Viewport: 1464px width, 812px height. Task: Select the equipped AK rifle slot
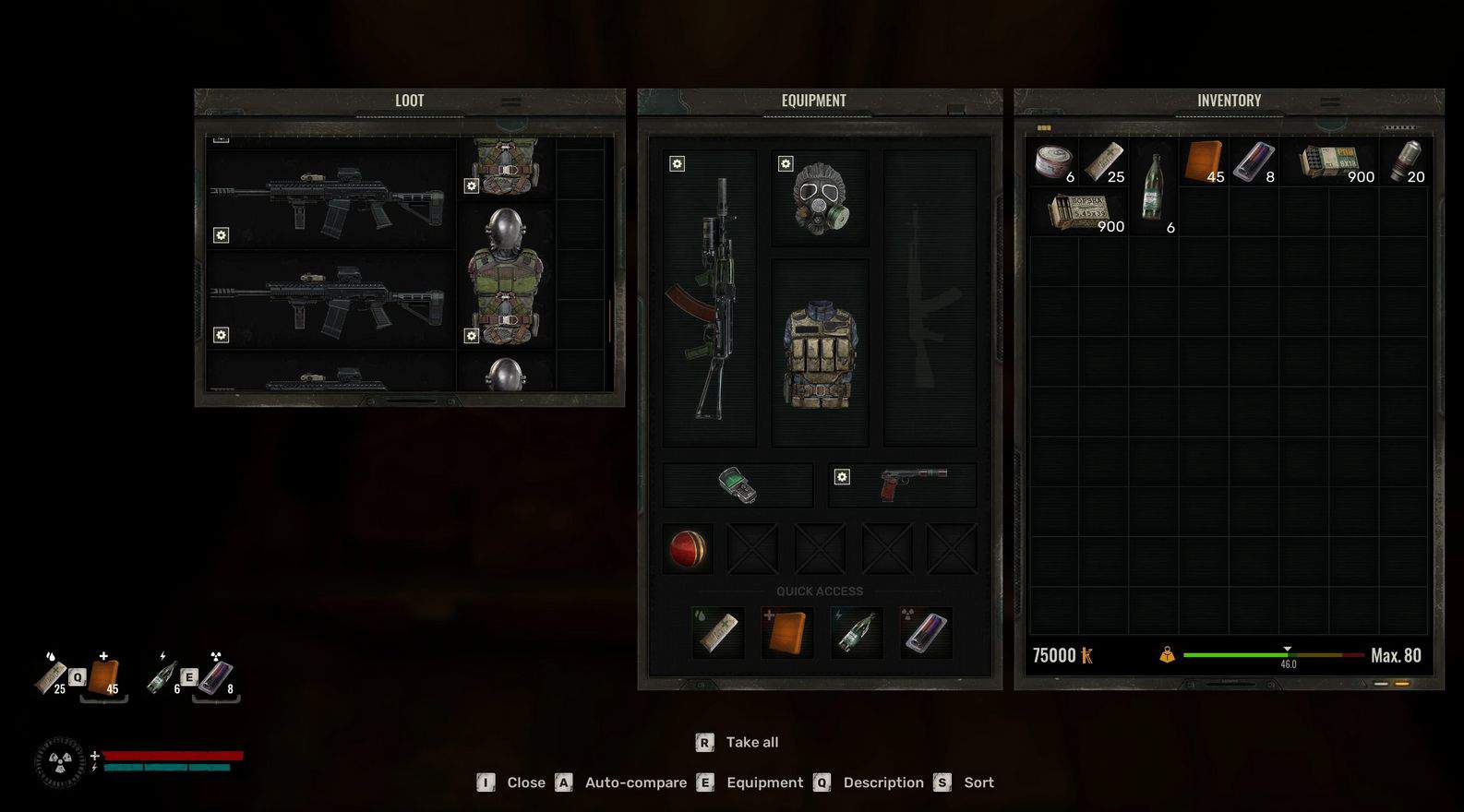709,298
